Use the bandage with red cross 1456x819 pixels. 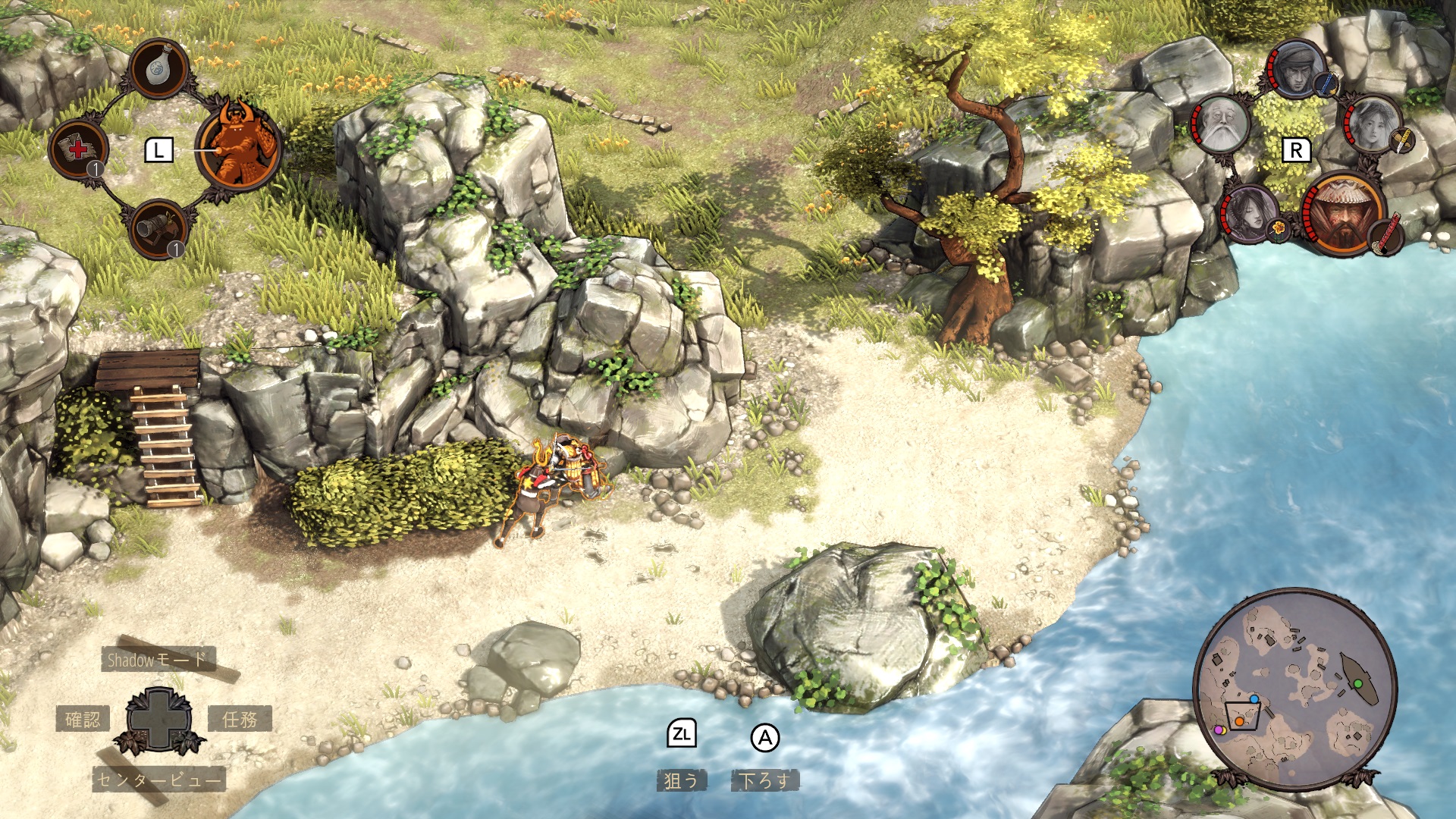click(78, 149)
